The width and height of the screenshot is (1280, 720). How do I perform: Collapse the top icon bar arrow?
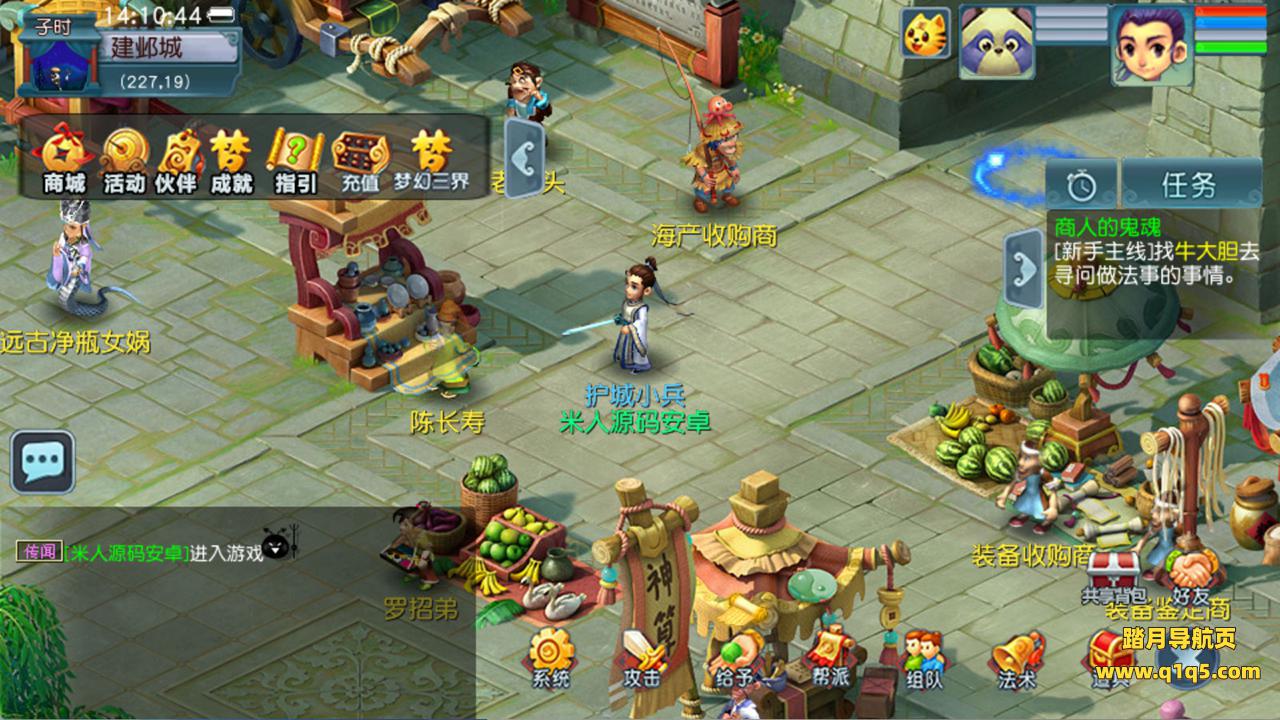pos(525,158)
